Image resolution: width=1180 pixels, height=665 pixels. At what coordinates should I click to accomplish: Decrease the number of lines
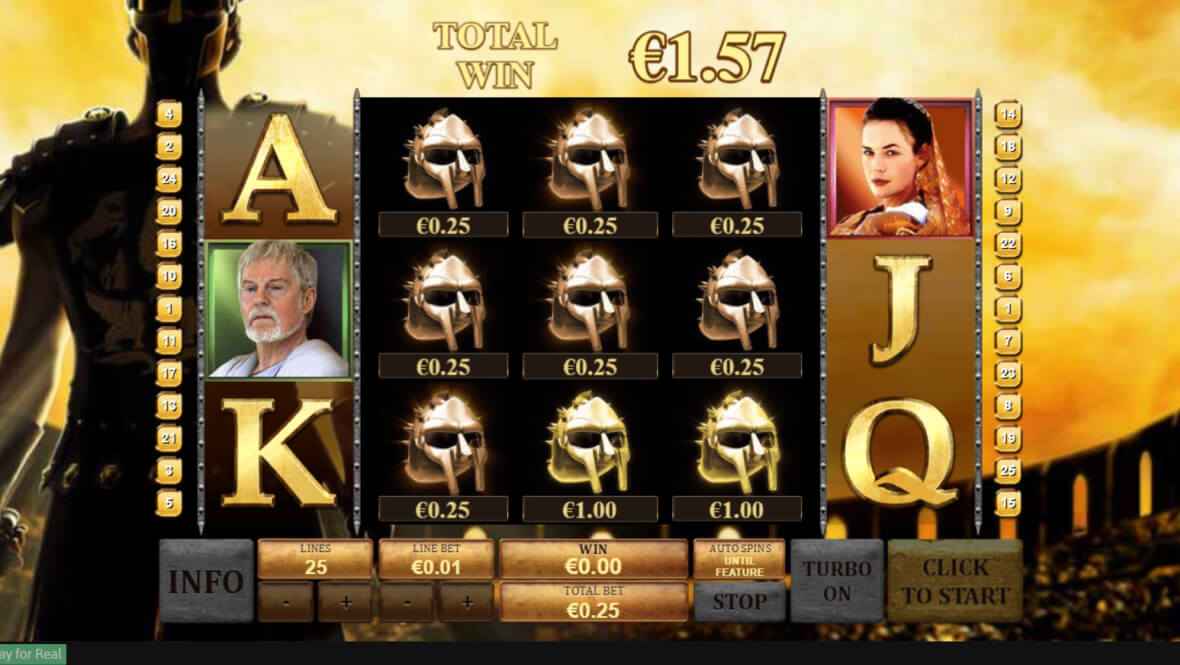[x=285, y=603]
